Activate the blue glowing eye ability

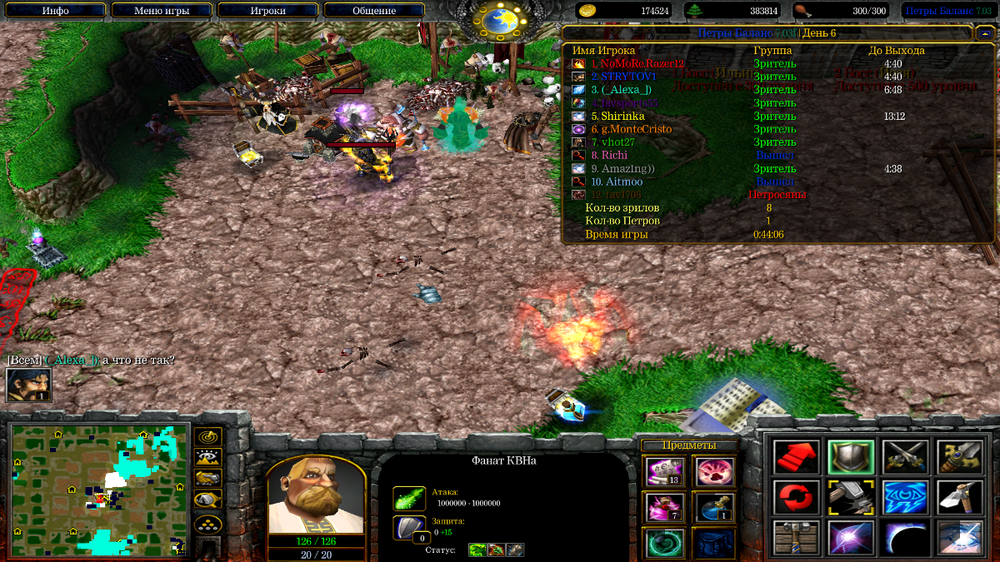point(905,498)
